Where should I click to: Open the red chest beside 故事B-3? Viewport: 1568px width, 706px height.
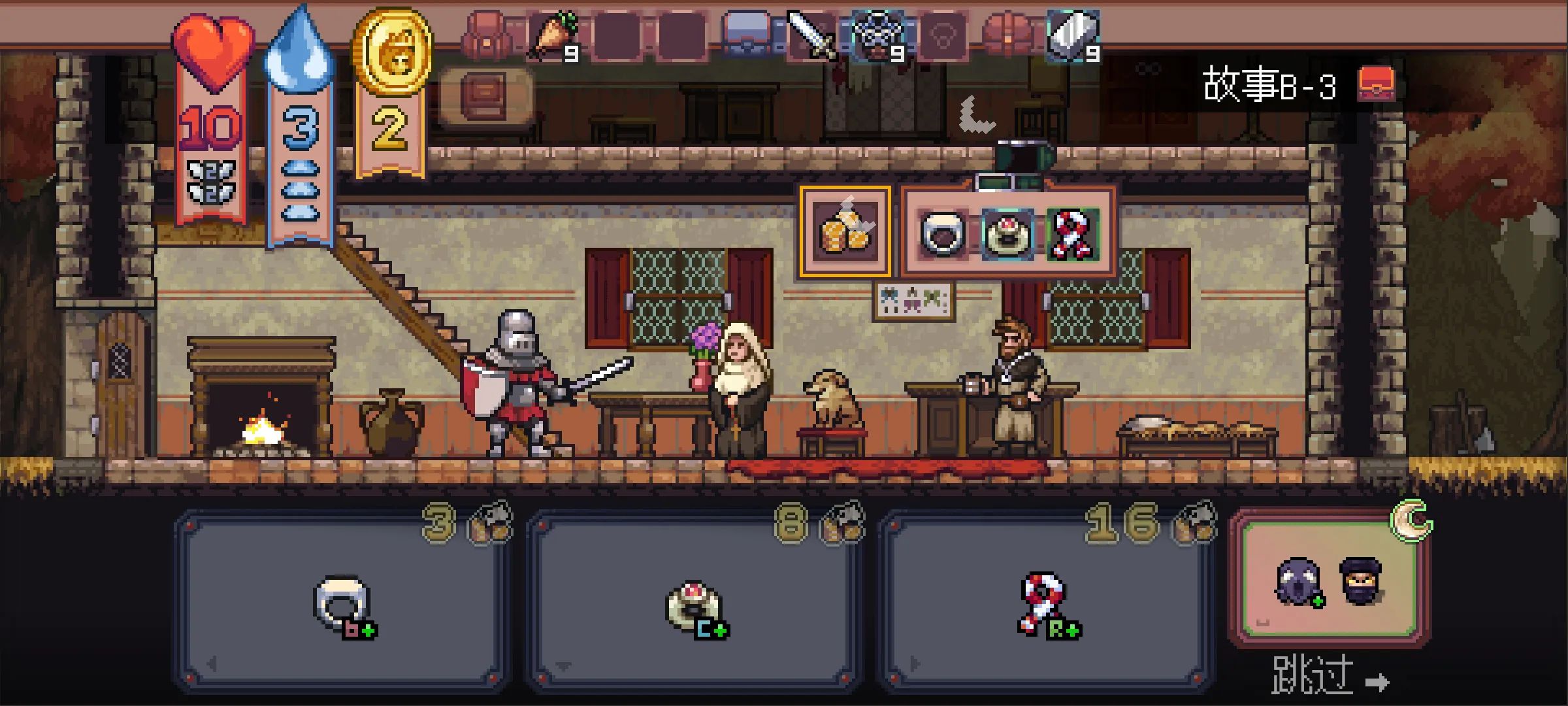pos(1376,84)
